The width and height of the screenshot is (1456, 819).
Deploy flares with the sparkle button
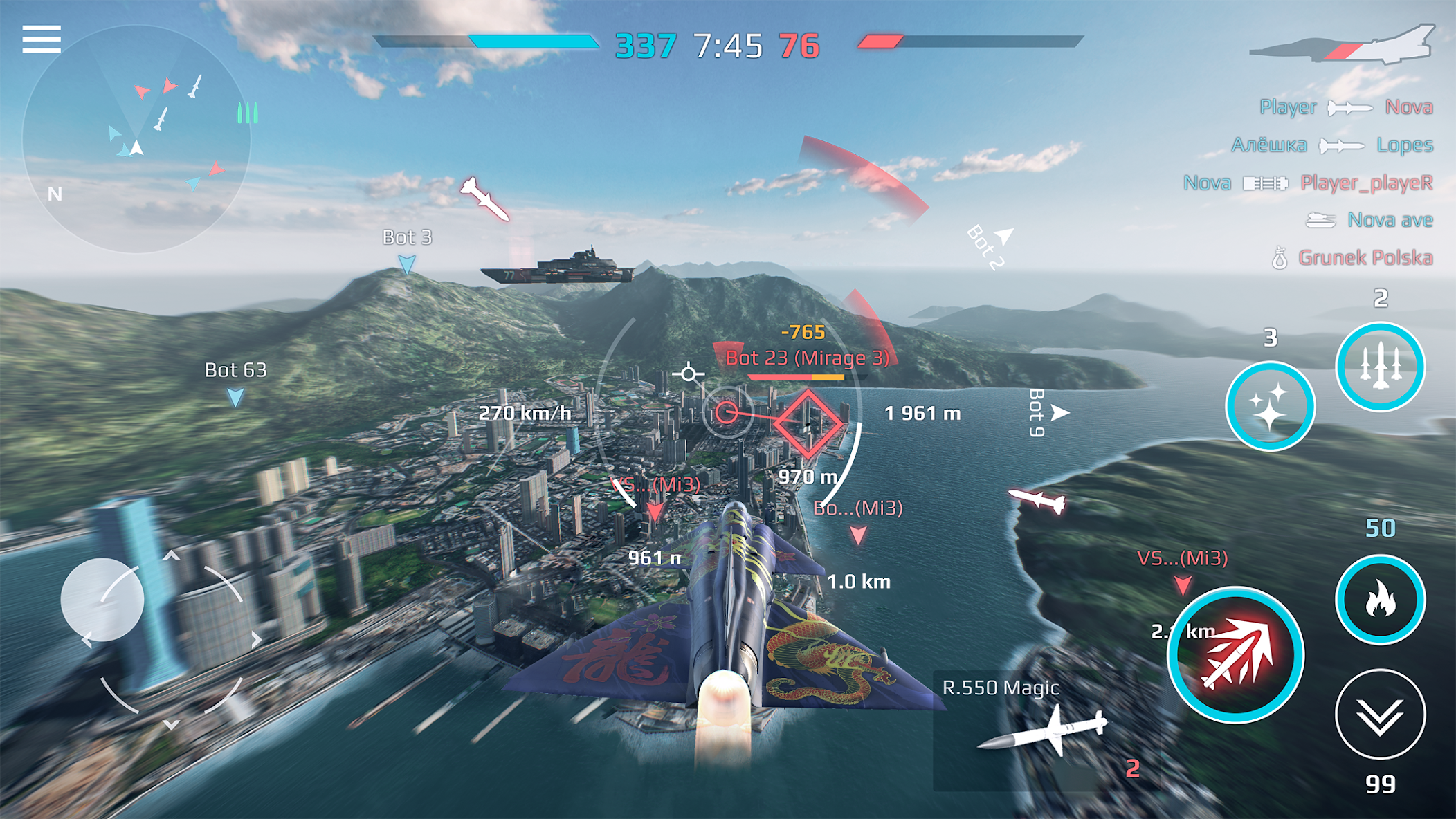coord(1270,406)
